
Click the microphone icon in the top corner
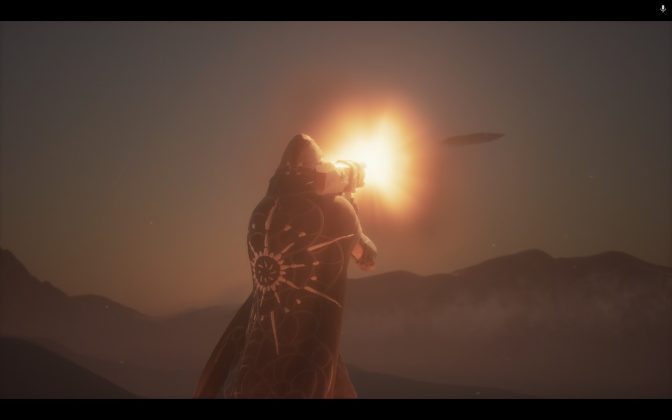click(x=662, y=9)
